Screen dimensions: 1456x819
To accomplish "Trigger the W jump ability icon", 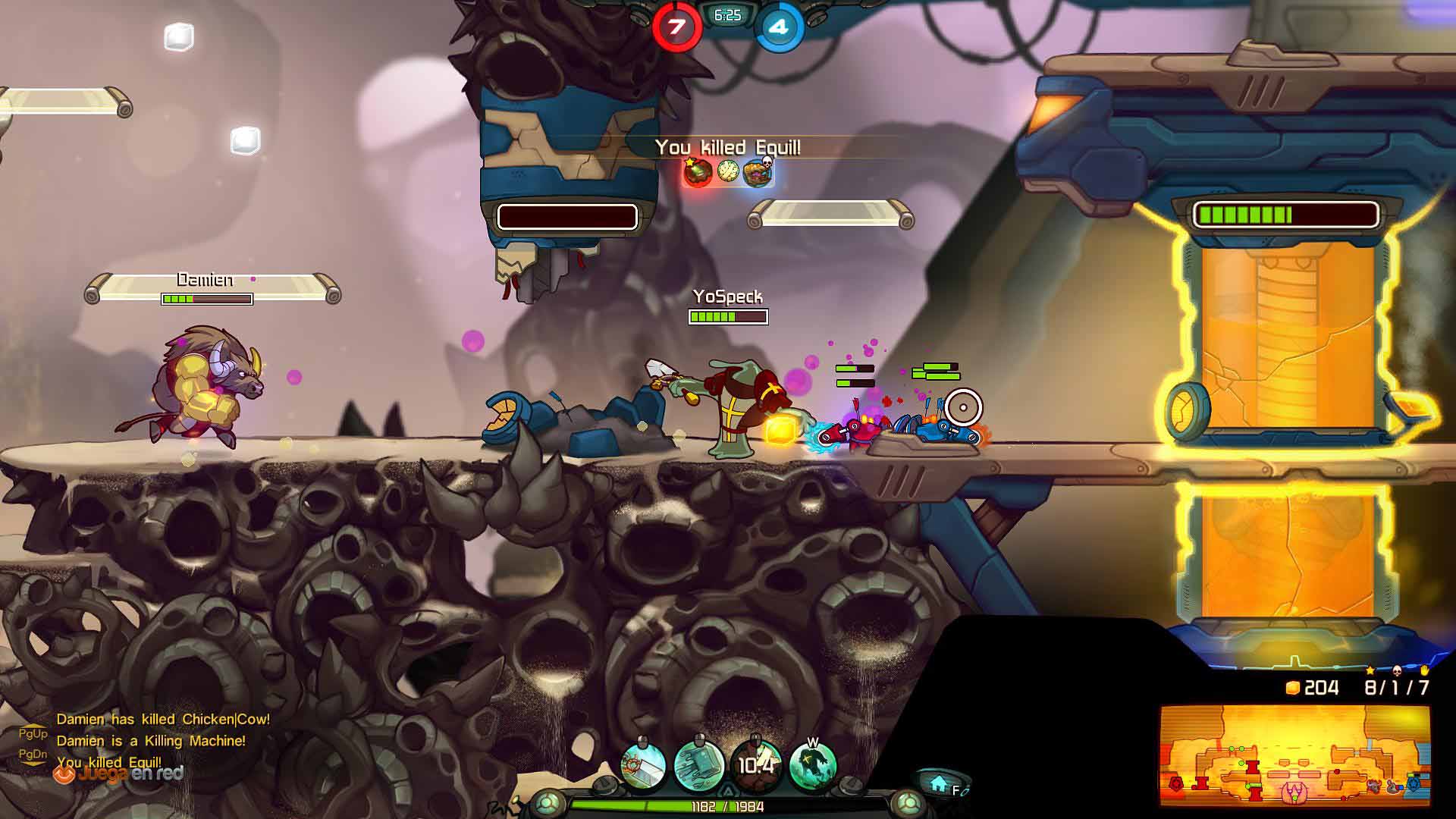I will pyautogui.click(x=813, y=765).
